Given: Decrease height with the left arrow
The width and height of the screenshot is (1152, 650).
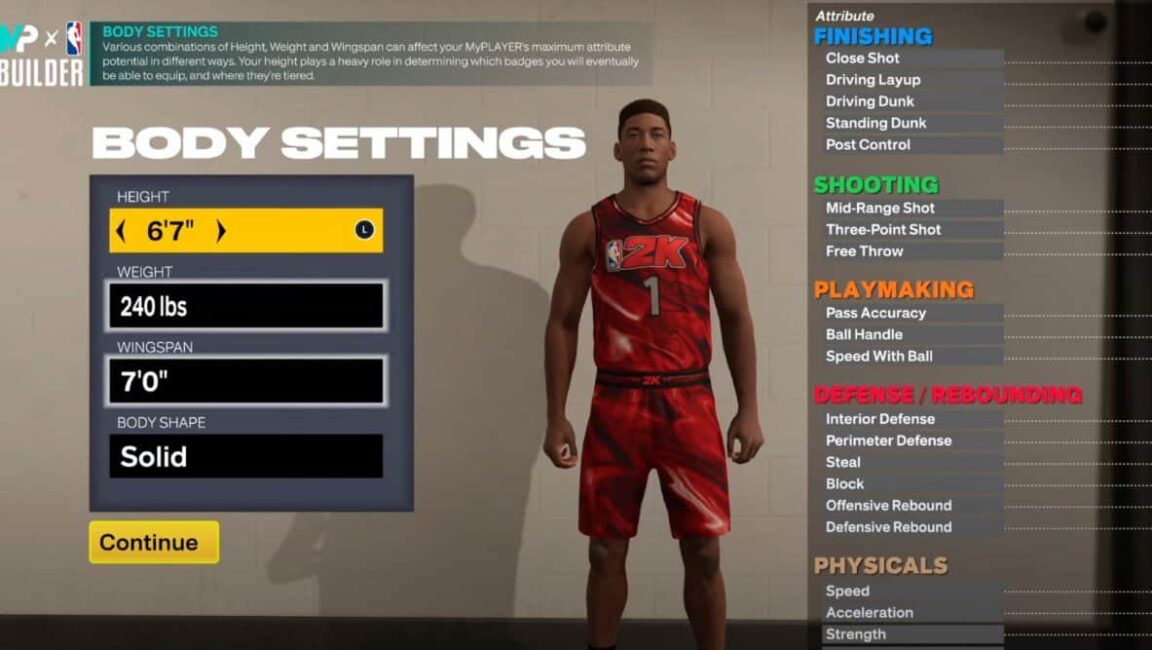Looking at the screenshot, I should click(121, 231).
